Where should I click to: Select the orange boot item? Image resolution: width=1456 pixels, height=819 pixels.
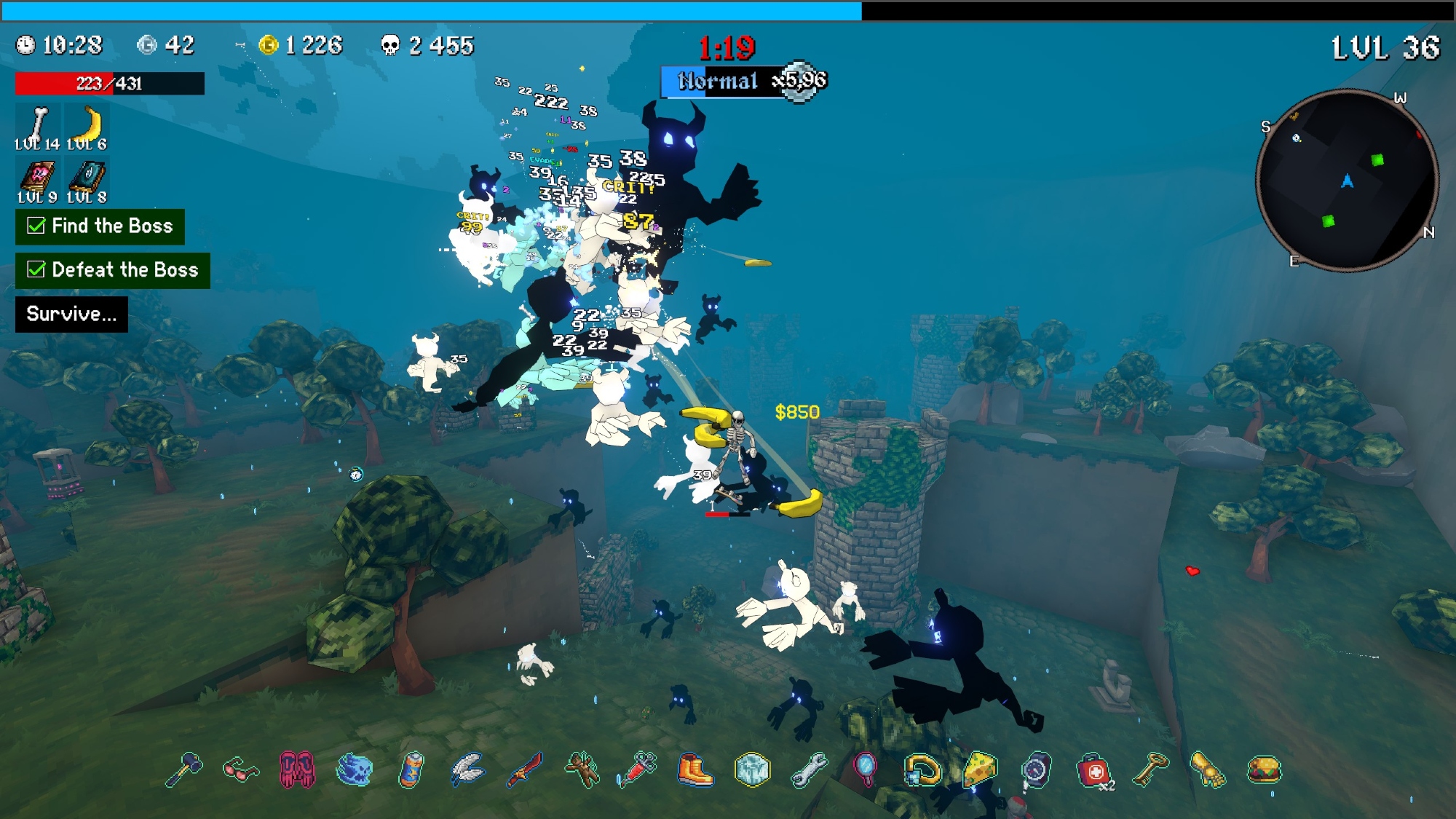pos(695,769)
